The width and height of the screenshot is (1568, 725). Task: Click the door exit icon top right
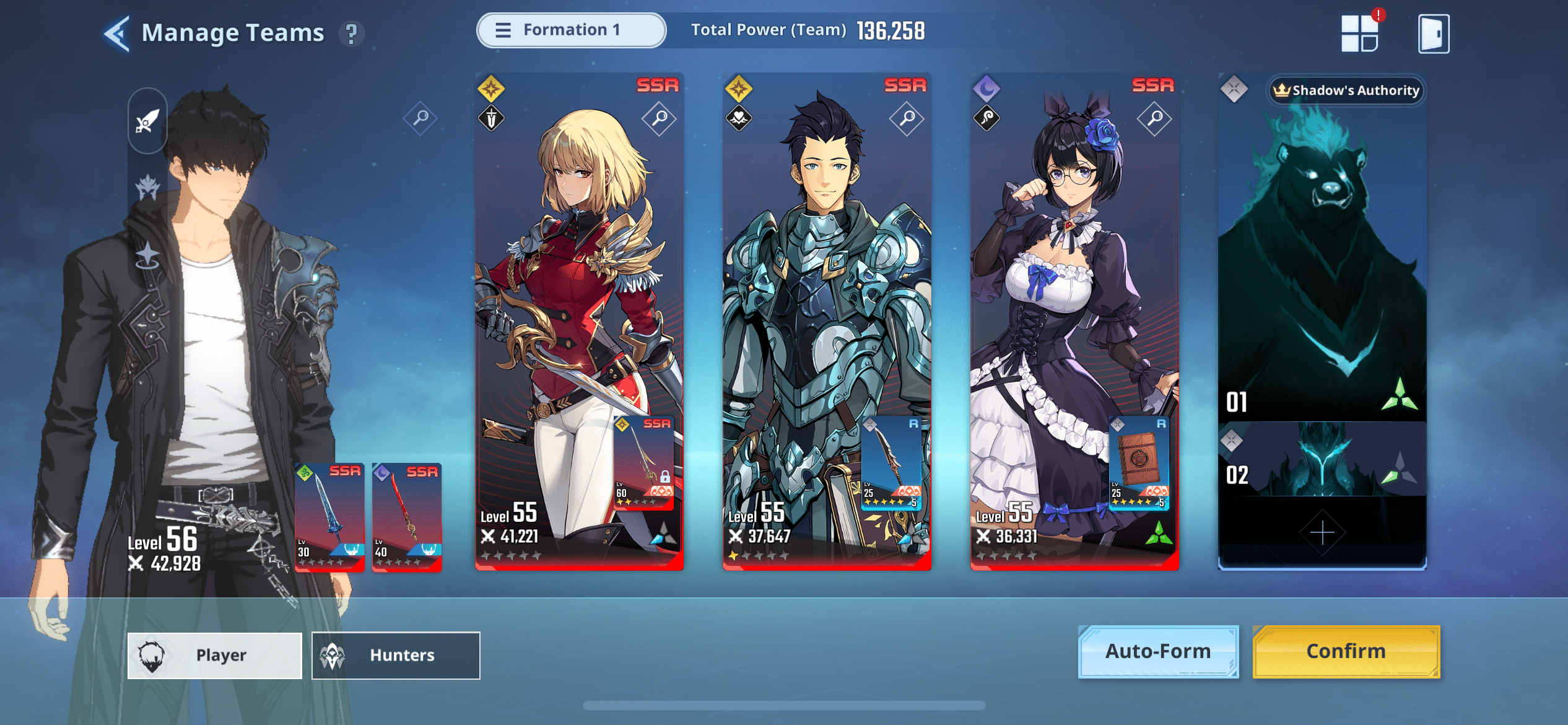pos(1433,34)
